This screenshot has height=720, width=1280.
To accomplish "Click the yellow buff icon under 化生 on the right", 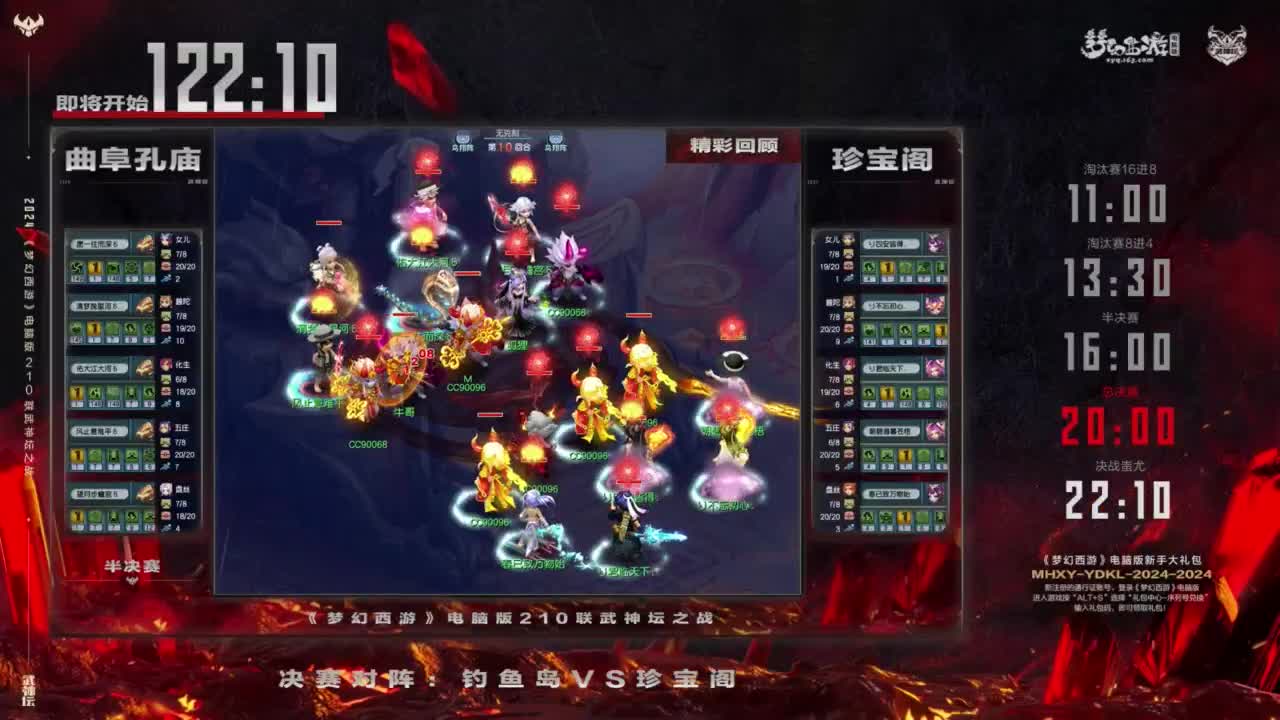I will point(885,393).
